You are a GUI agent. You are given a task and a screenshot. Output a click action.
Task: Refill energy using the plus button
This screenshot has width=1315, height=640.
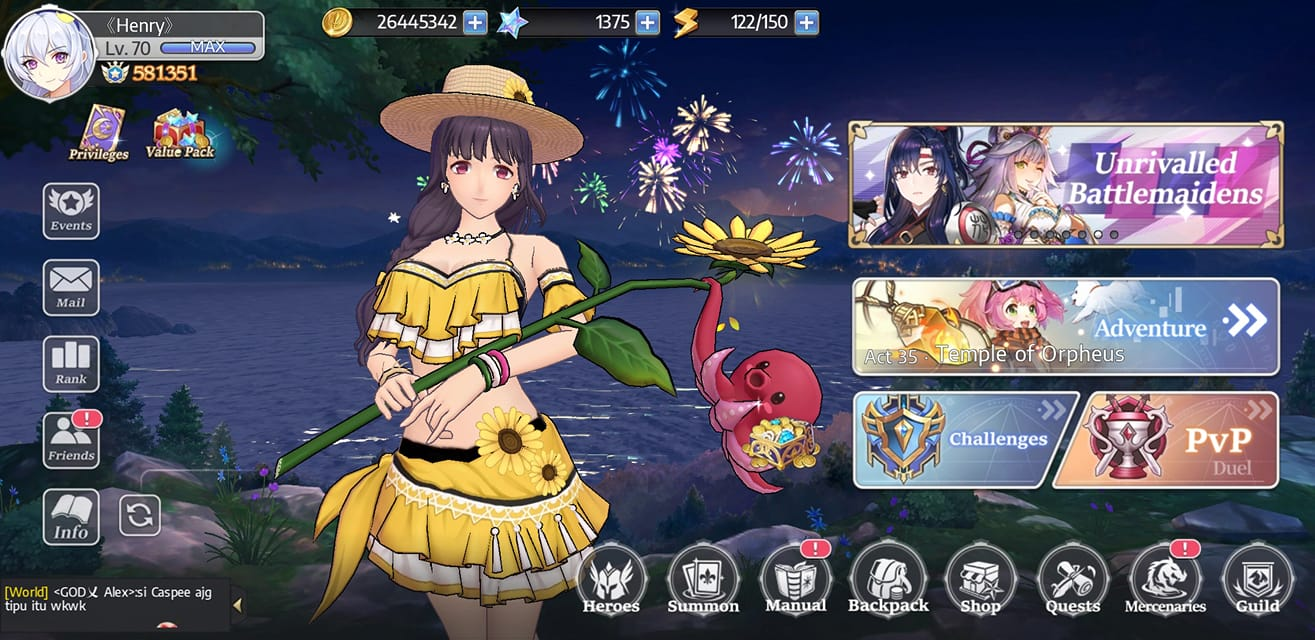pos(806,22)
